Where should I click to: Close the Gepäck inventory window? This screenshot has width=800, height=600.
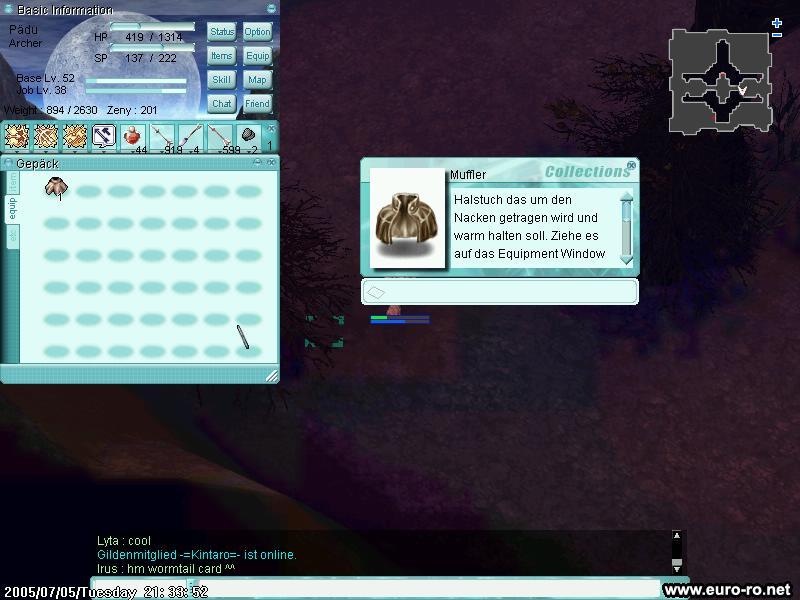272,161
